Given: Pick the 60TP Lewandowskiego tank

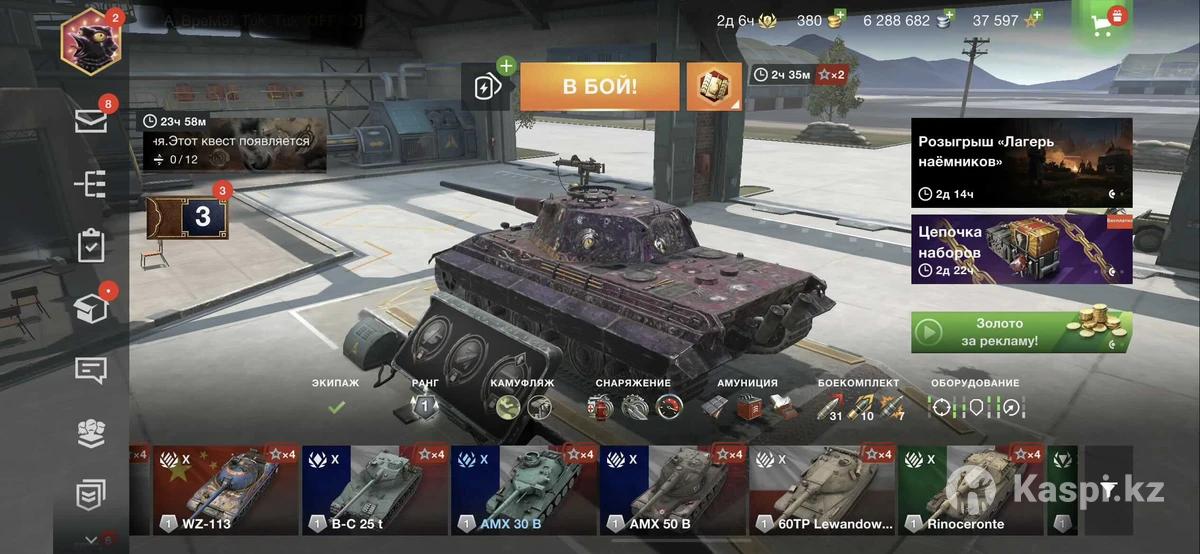Looking at the screenshot, I should click(821, 490).
